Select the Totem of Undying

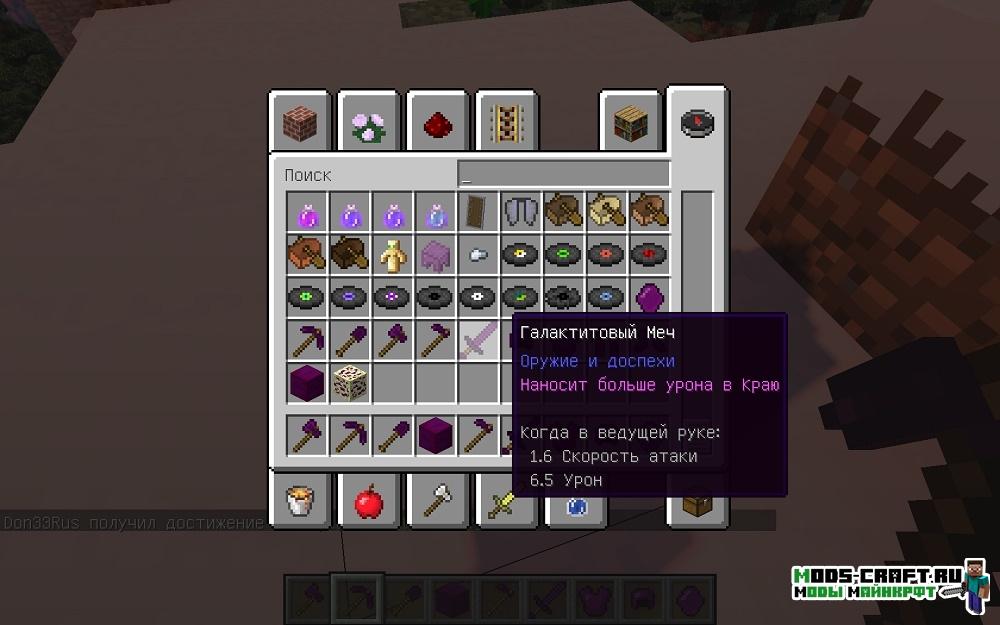tap(392, 255)
